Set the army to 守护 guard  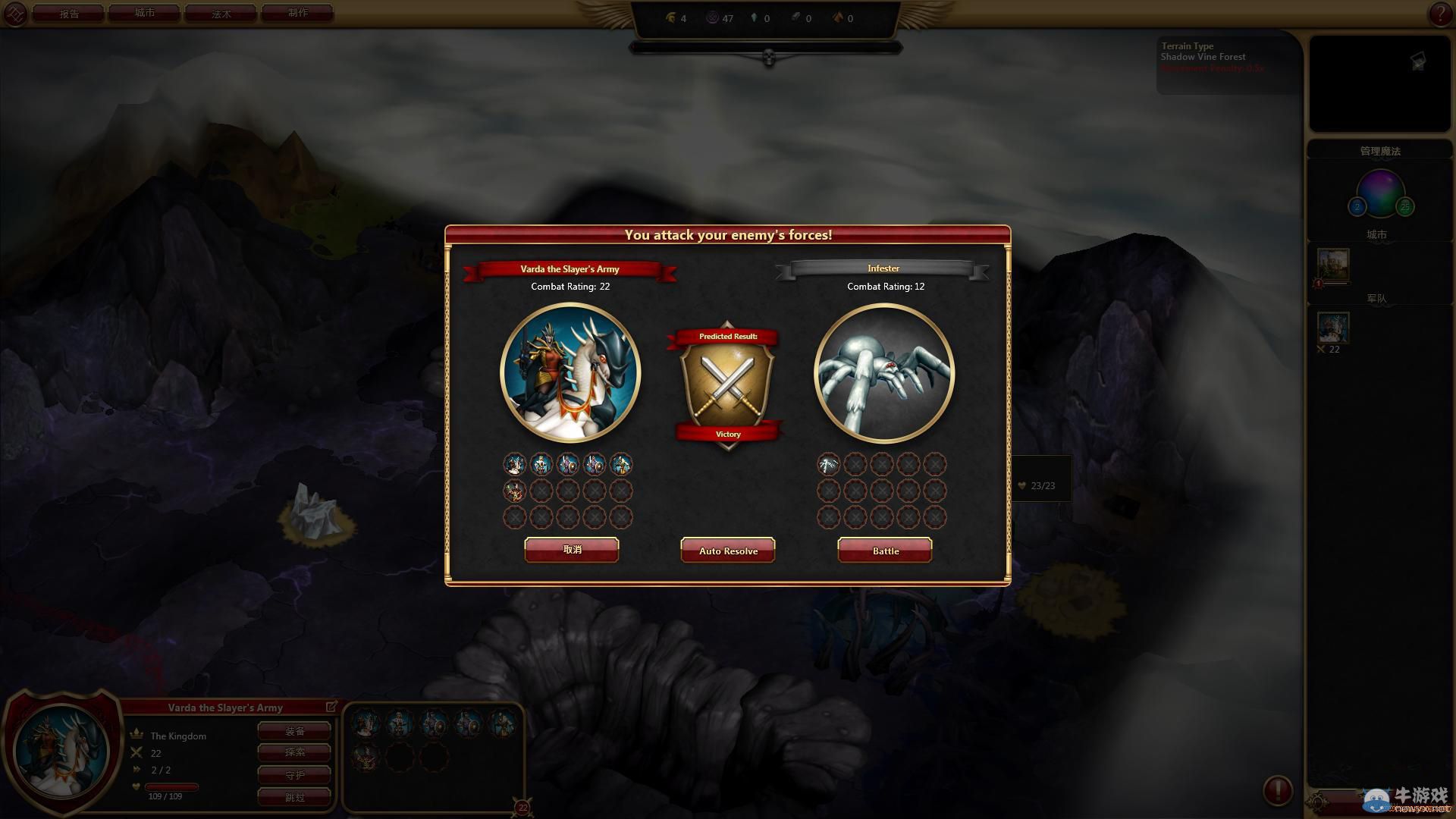[294, 775]
